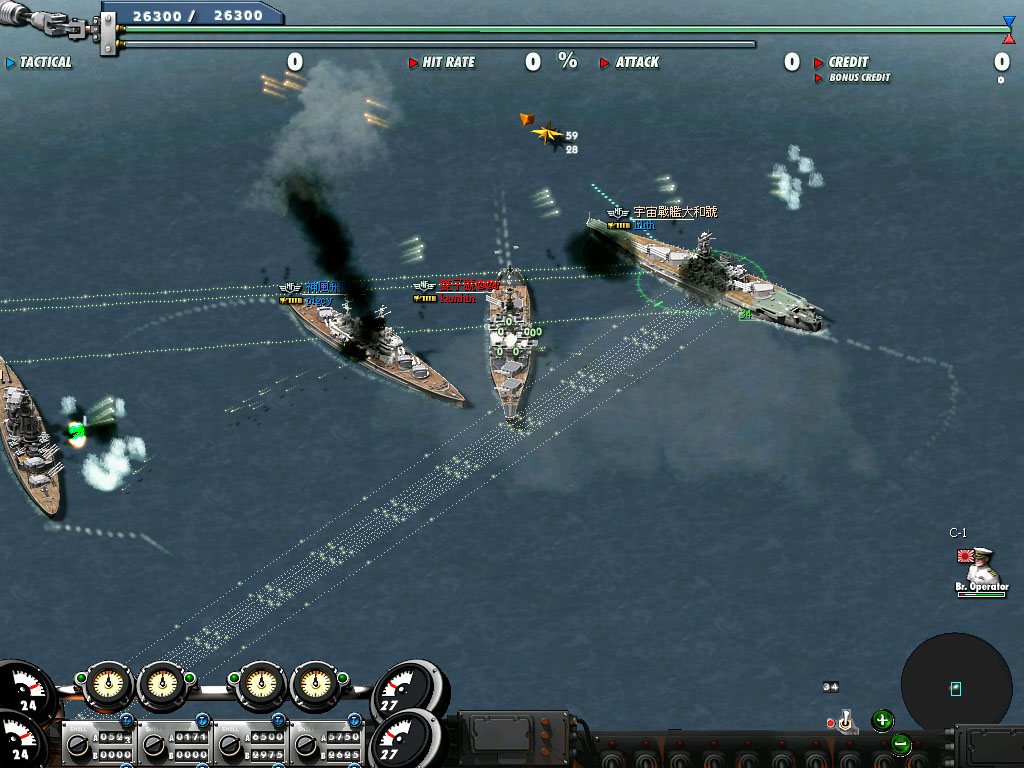1024x768 pixels.
Task: Flip the white lever switch beside the radar
Action: point(845,721)
